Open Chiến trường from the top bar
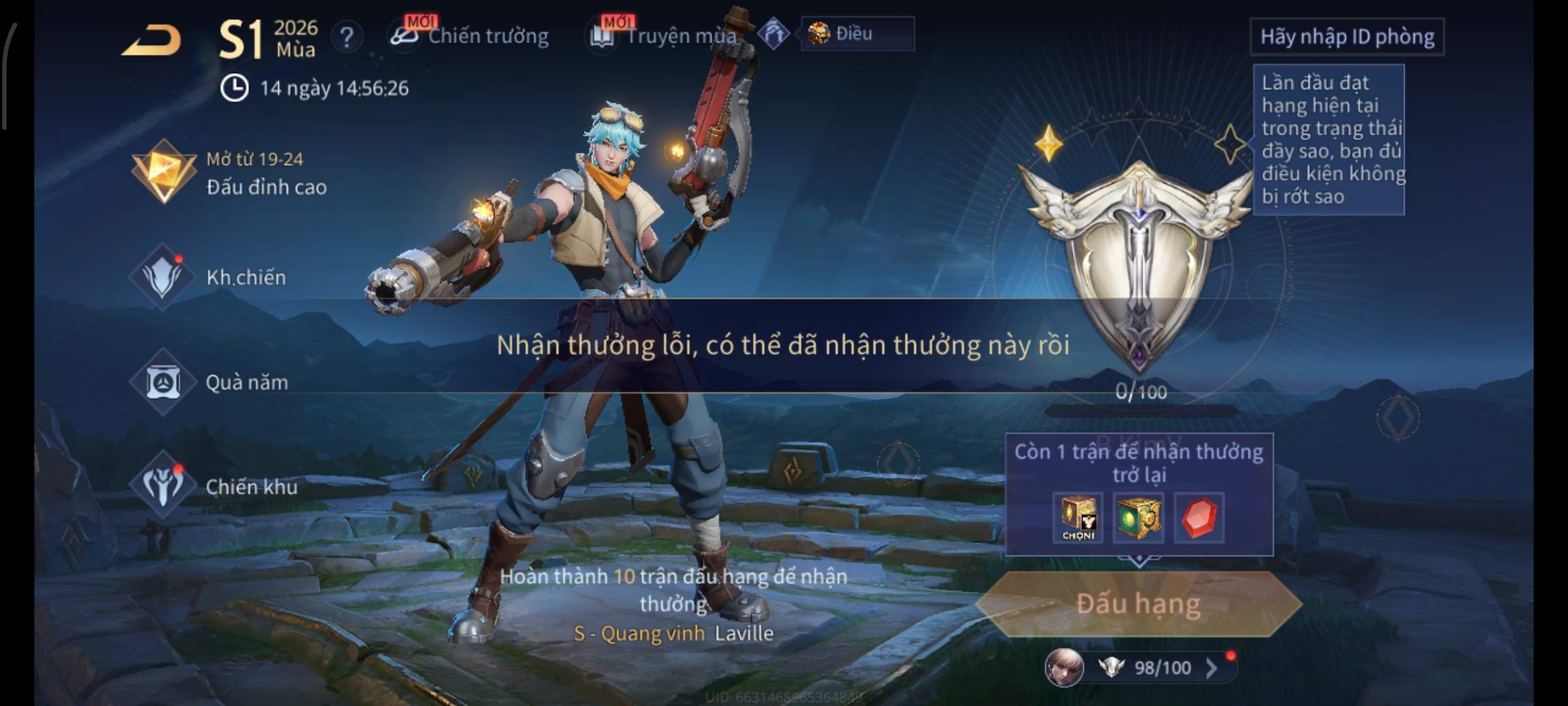The height and width of the screenshot is (706, 1568). pos(470,36)
